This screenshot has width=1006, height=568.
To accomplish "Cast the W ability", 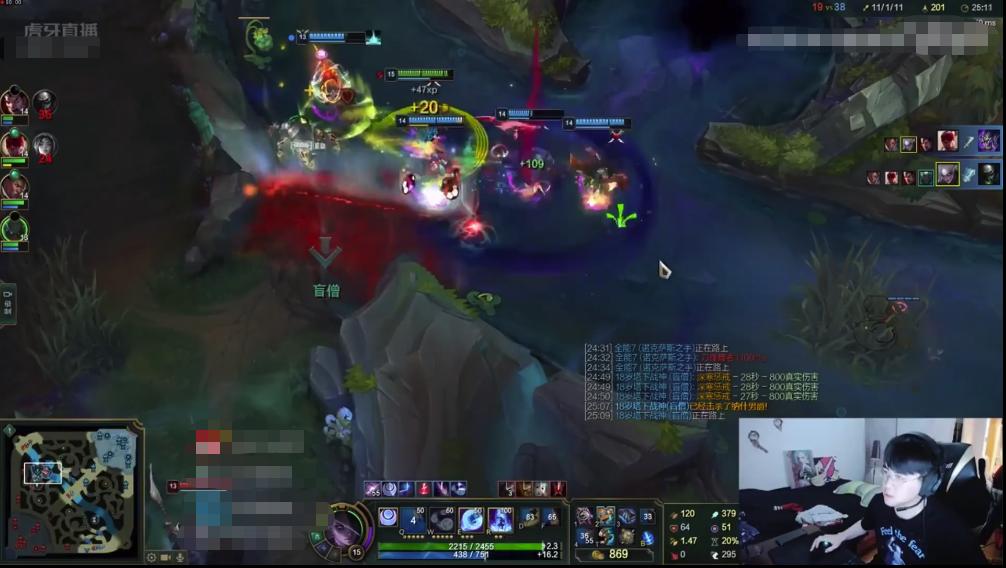I will coord(442,520).
